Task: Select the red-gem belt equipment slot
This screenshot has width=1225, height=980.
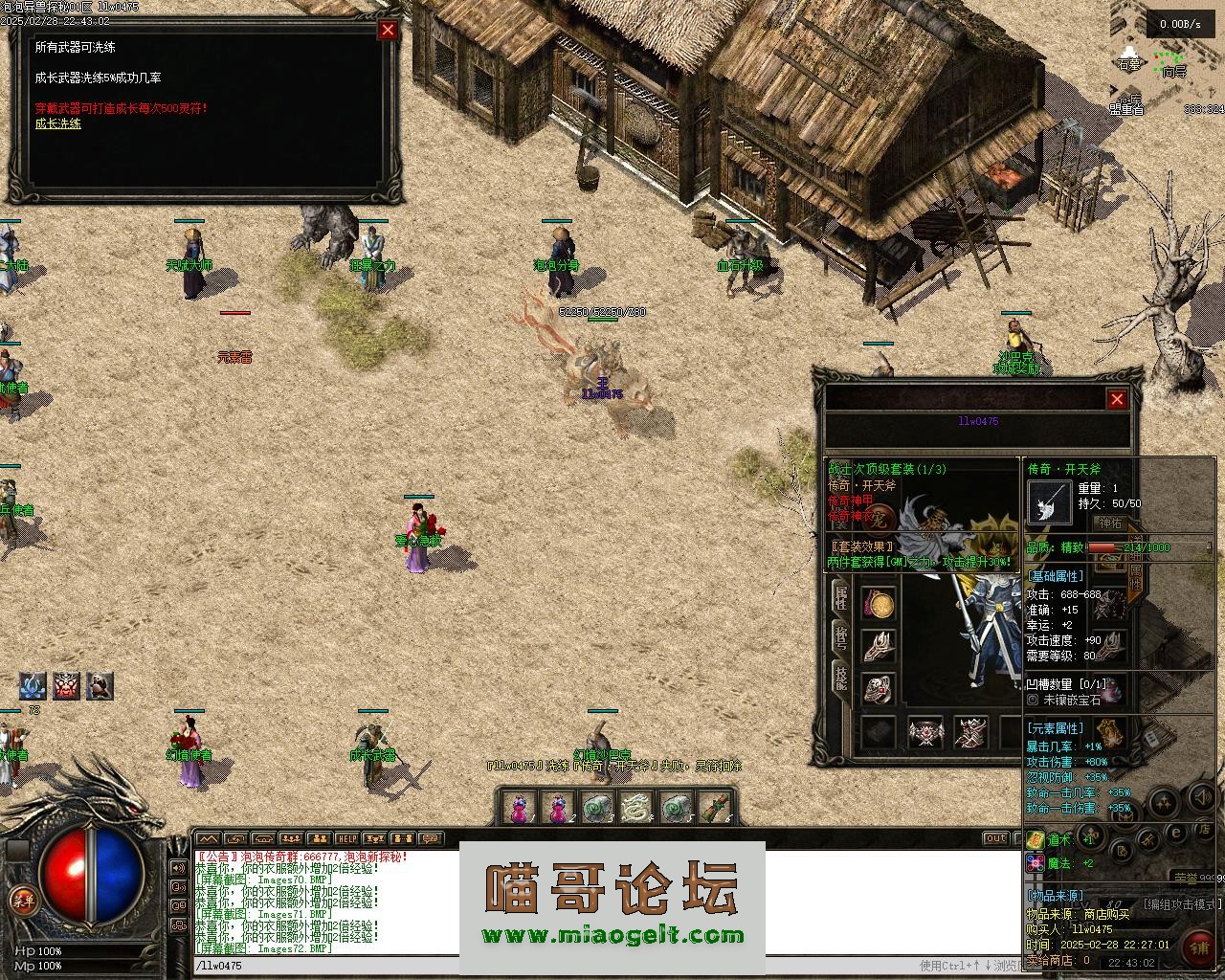Action: tap(925, 733)
